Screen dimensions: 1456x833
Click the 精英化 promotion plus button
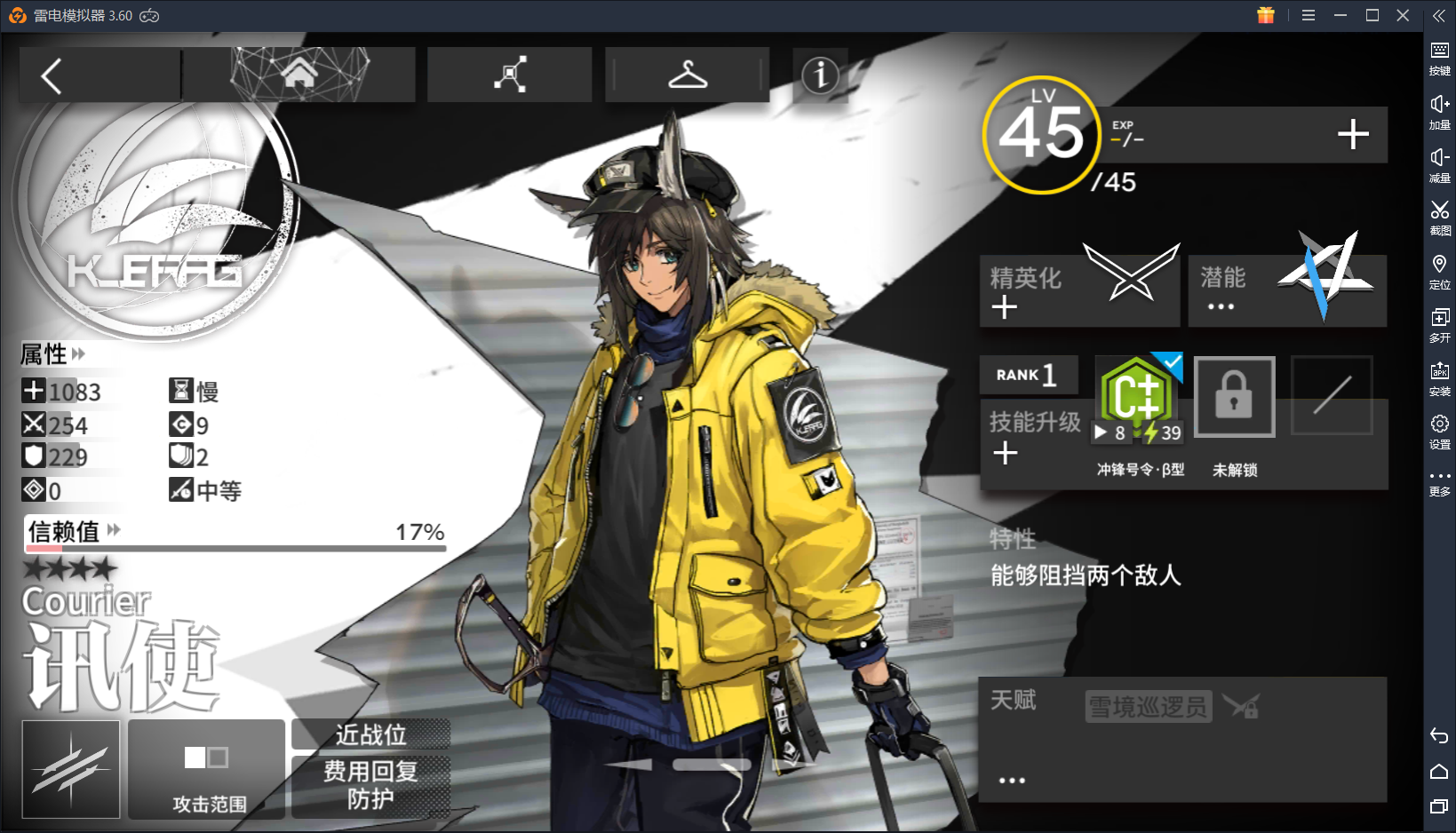tap(1004, 306)
